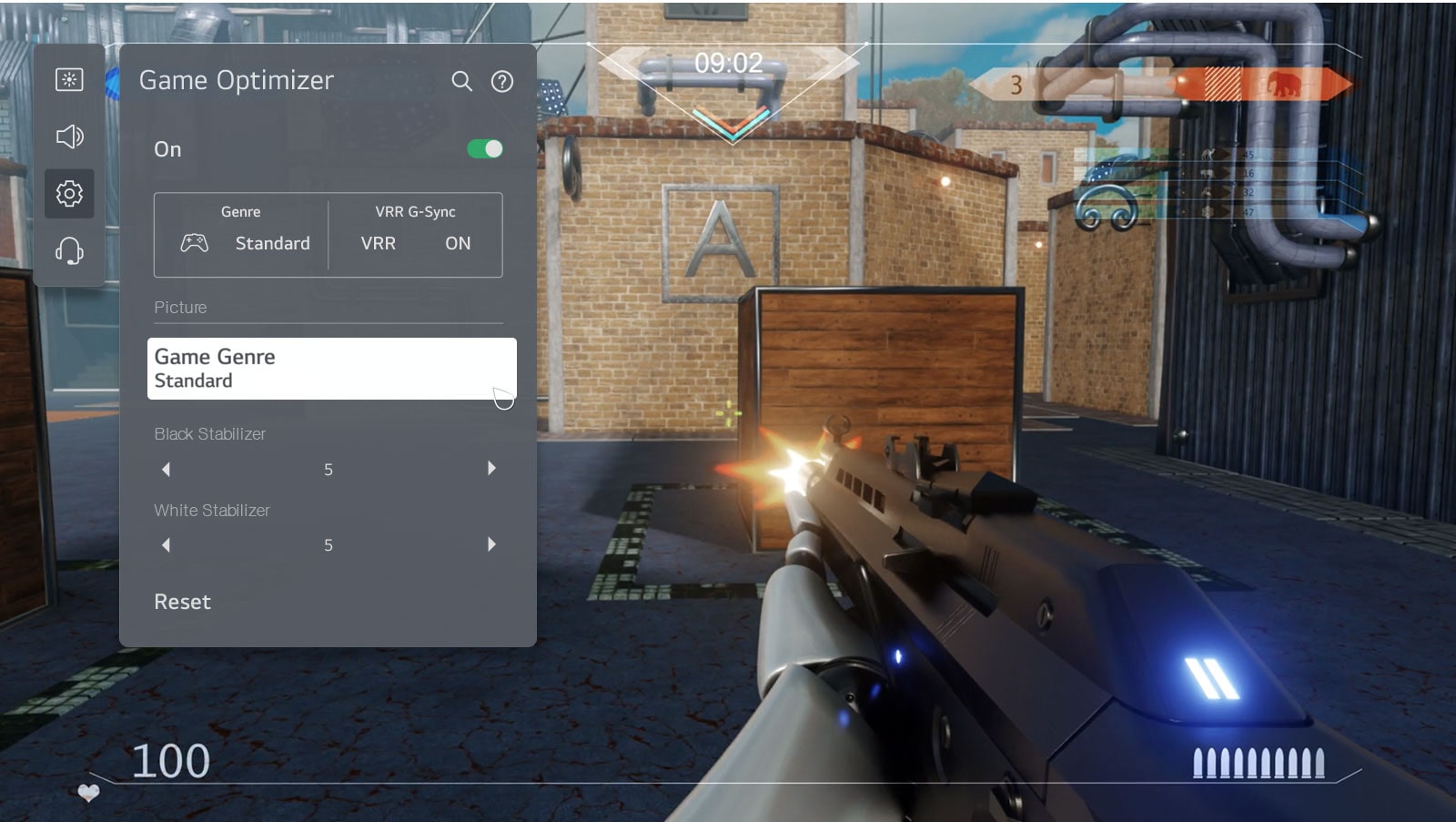Toggle Game Optimizer off
Image resolution: width=1456 pixels, height=822 pixels.
pyautogui.click(x=484, y=148)
